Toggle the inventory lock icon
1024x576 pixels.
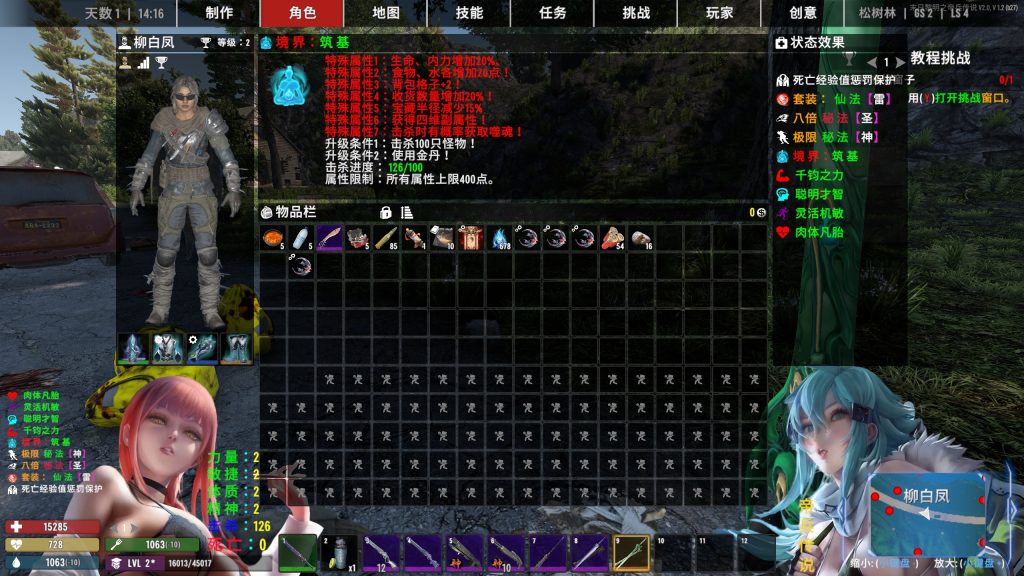tap(385, 212)
